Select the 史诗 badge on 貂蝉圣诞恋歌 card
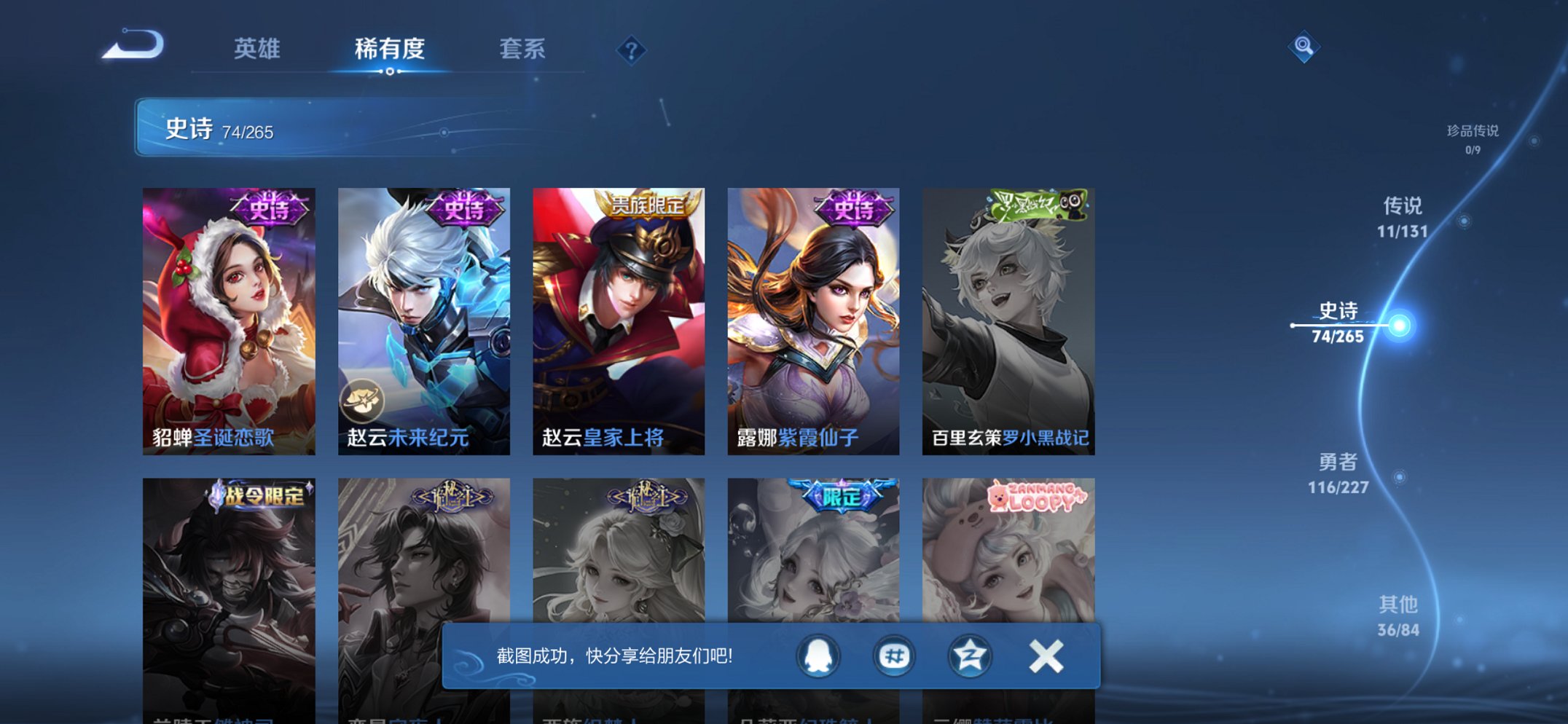 (269, 210)
